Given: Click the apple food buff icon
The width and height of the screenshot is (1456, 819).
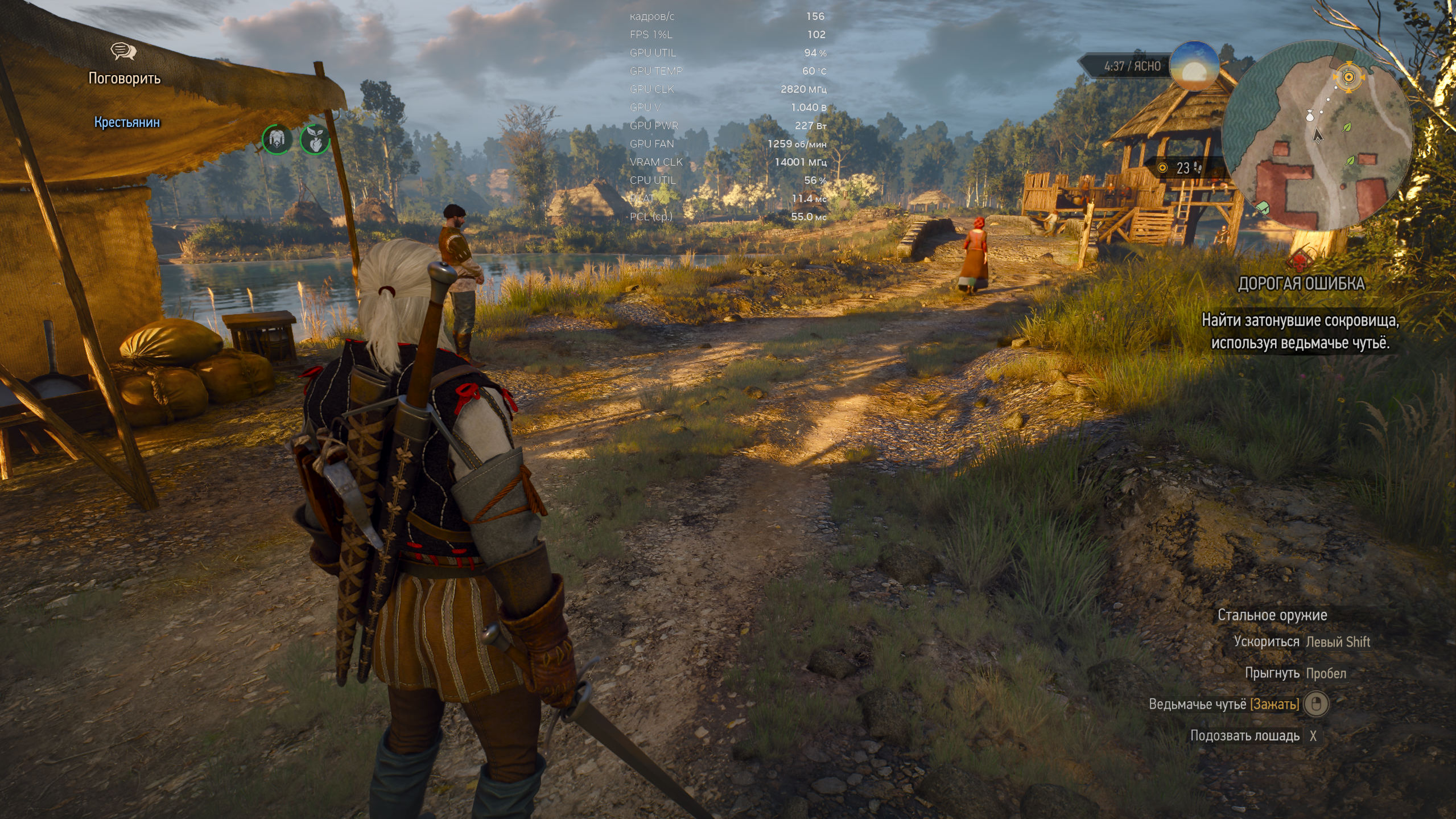Looking at the screenshot, I should click(315, 139).
